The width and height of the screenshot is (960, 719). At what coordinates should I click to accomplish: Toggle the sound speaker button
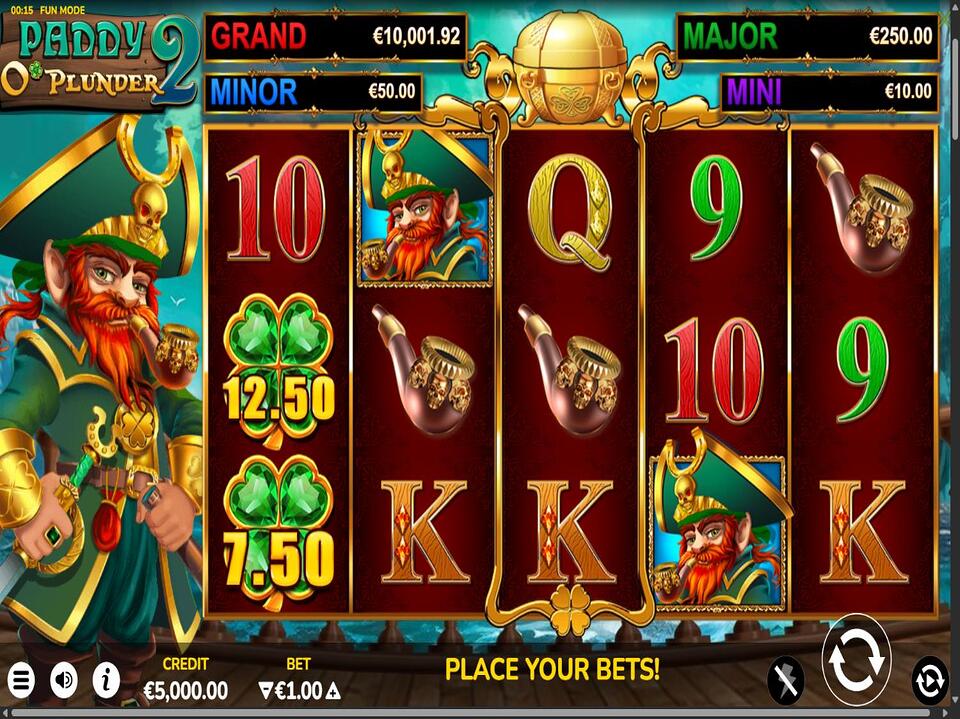pyautogui.click(x=64, y=681)
